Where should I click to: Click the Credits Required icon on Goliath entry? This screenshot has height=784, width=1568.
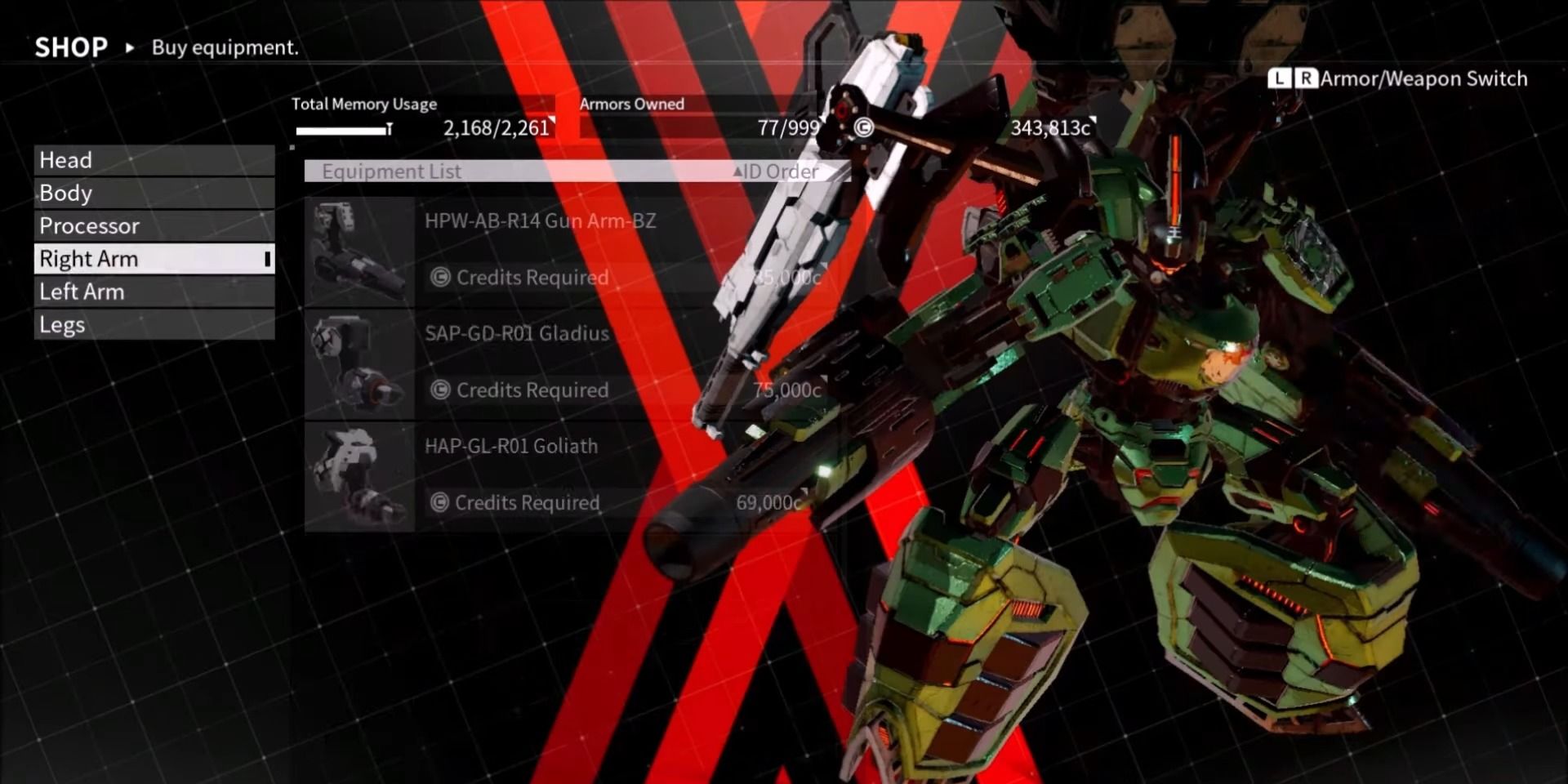(x=439, y=502)
